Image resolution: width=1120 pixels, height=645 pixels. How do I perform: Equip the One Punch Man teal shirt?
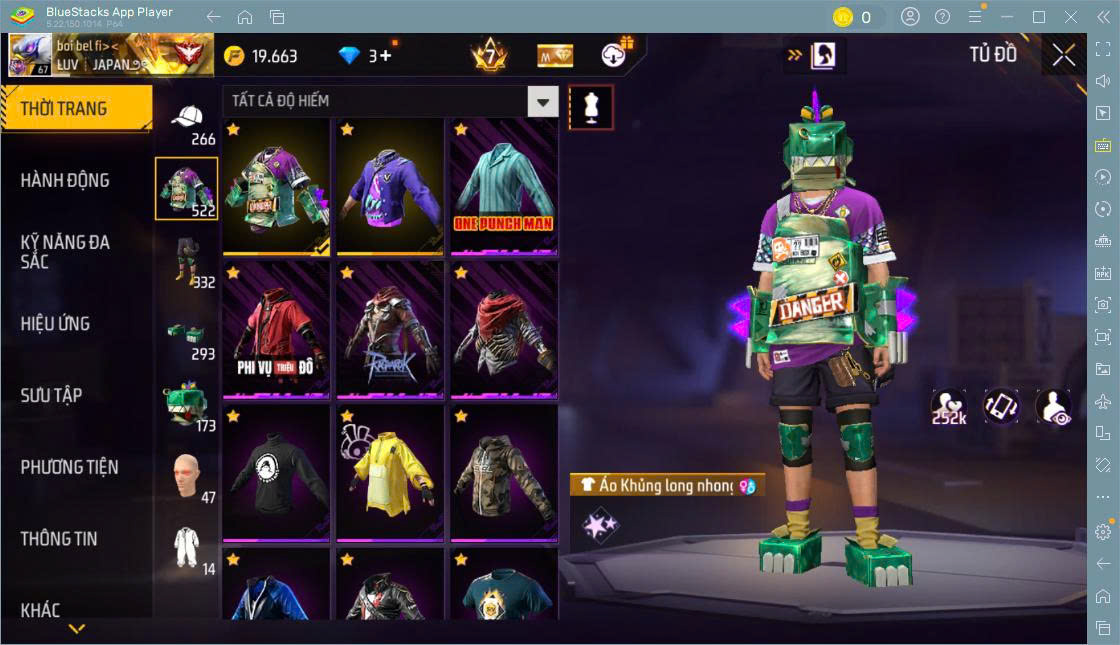(x=503, y=186)
